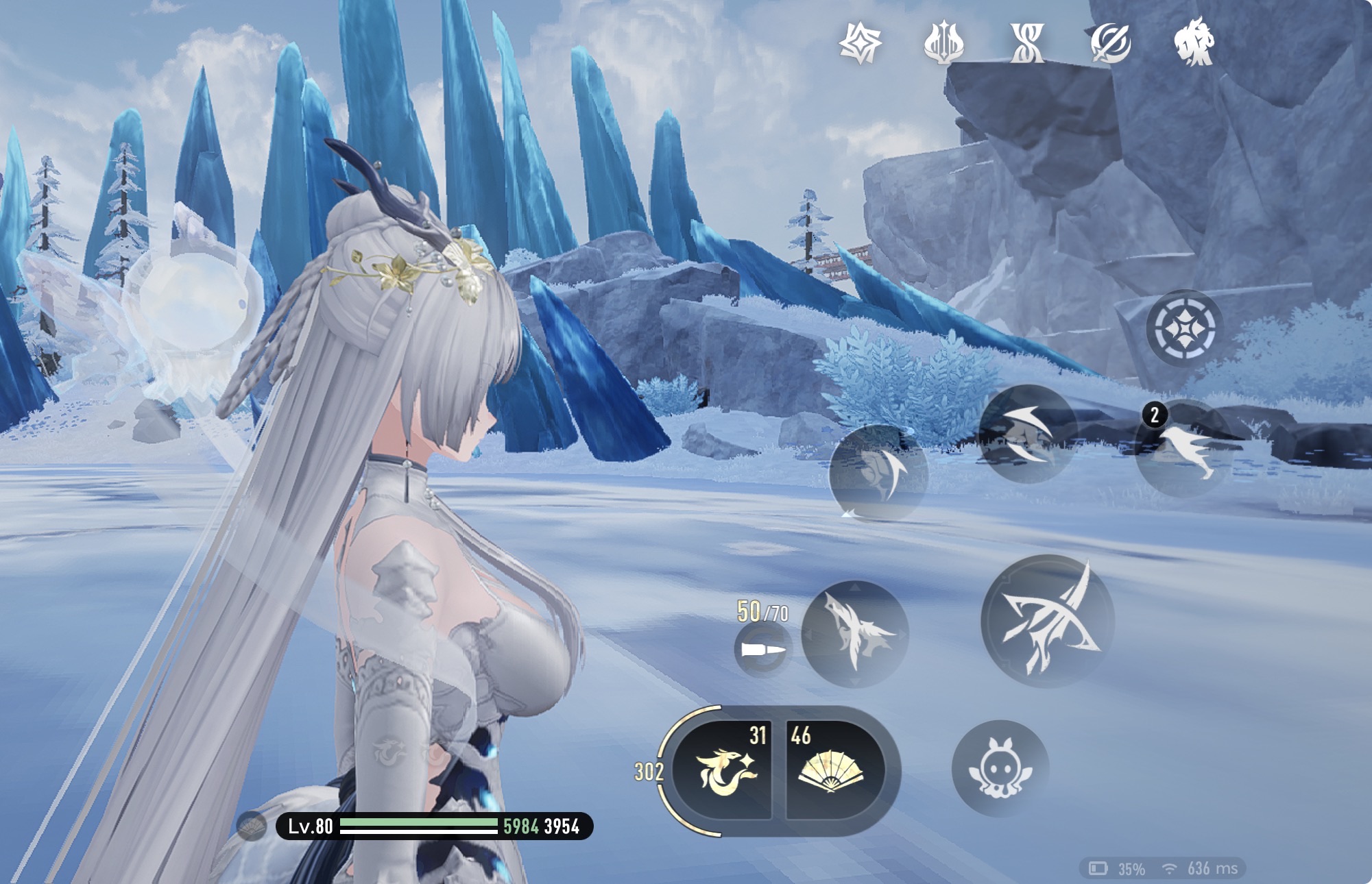Screen dimensions: 1372x884
Task: Switch to the folding fan weapon
Action: [x=832, y=771]
